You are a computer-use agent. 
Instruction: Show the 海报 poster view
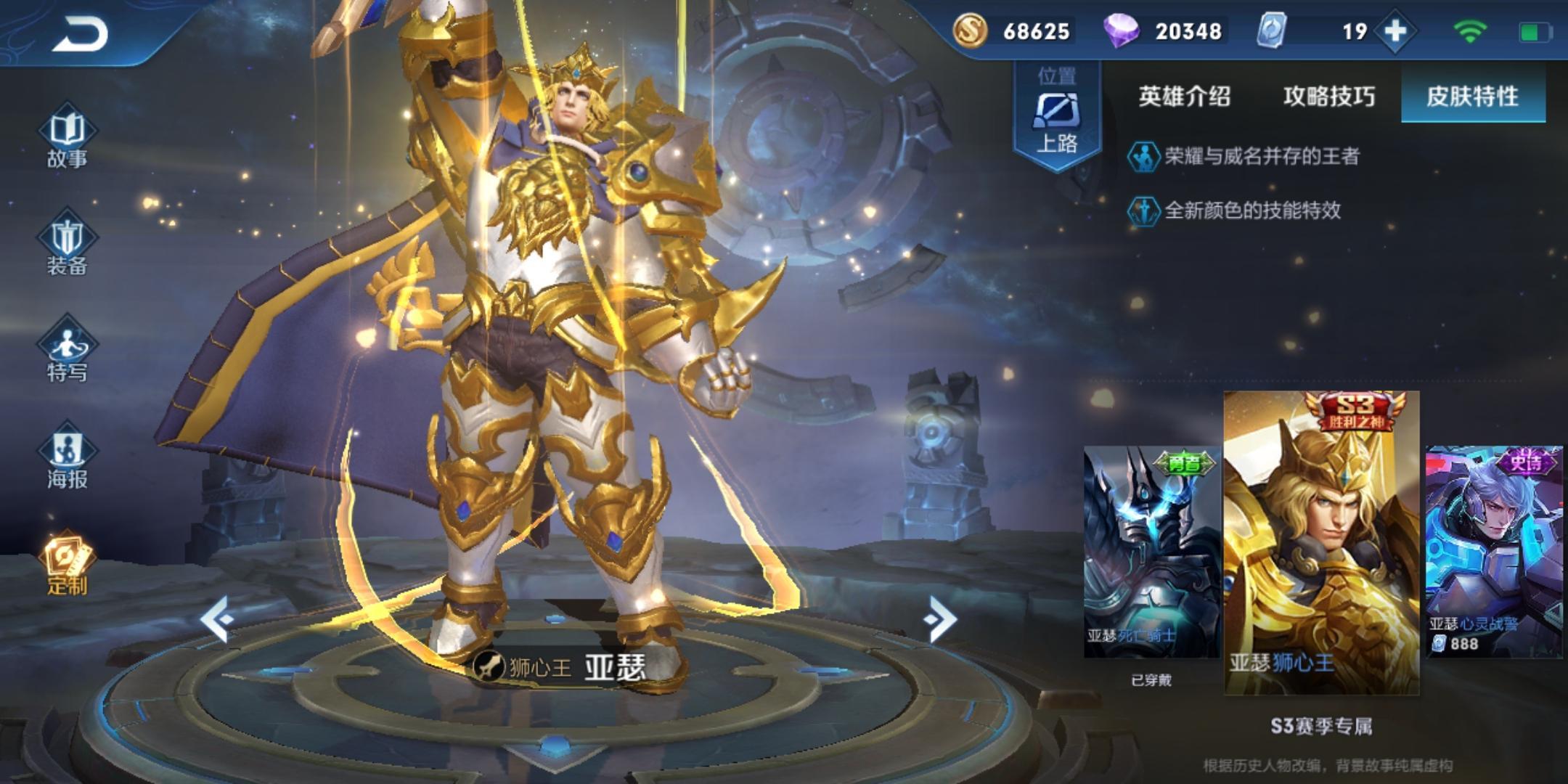pyautogui.click(x=67, y=457)
